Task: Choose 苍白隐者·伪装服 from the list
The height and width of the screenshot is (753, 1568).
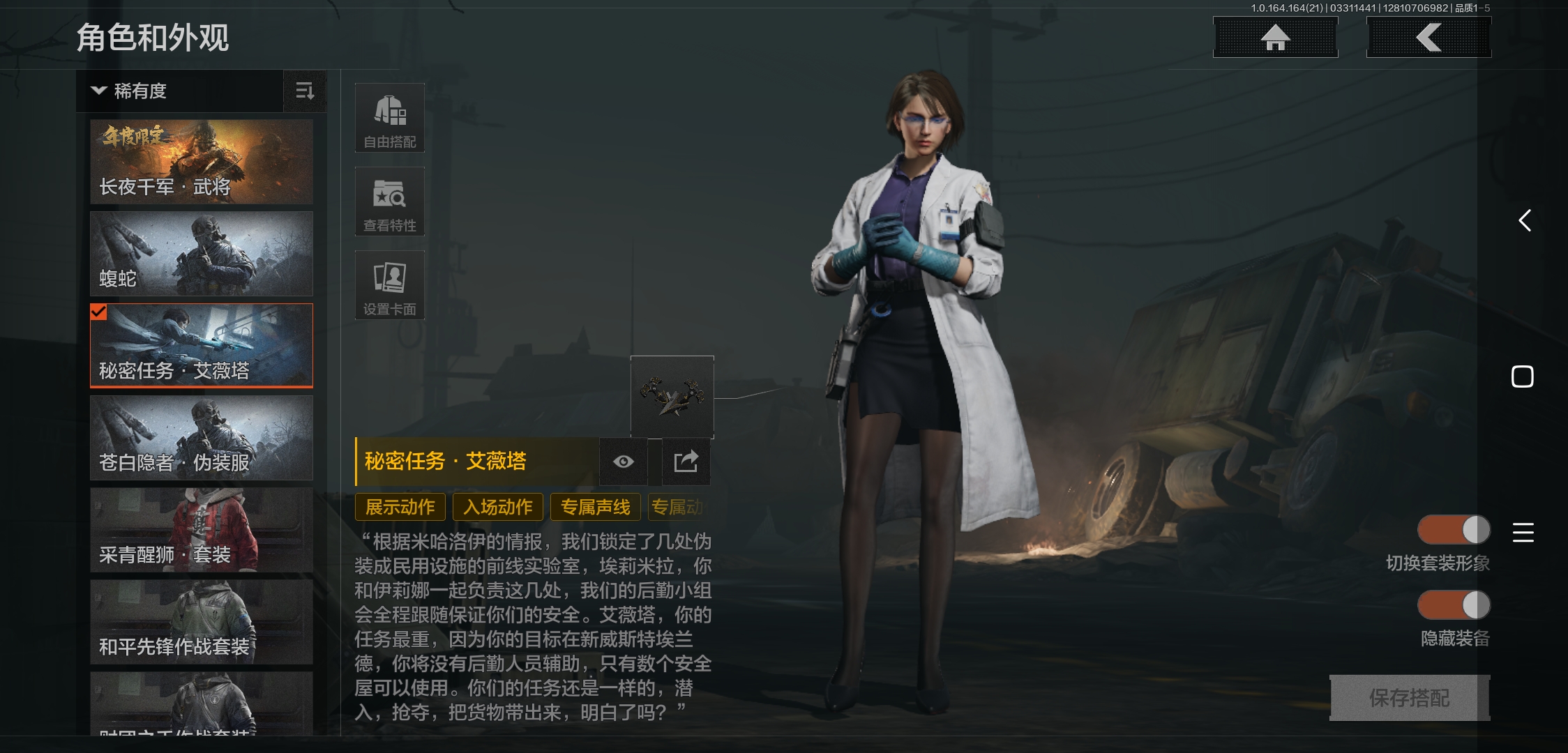Action: coord(201,438)
